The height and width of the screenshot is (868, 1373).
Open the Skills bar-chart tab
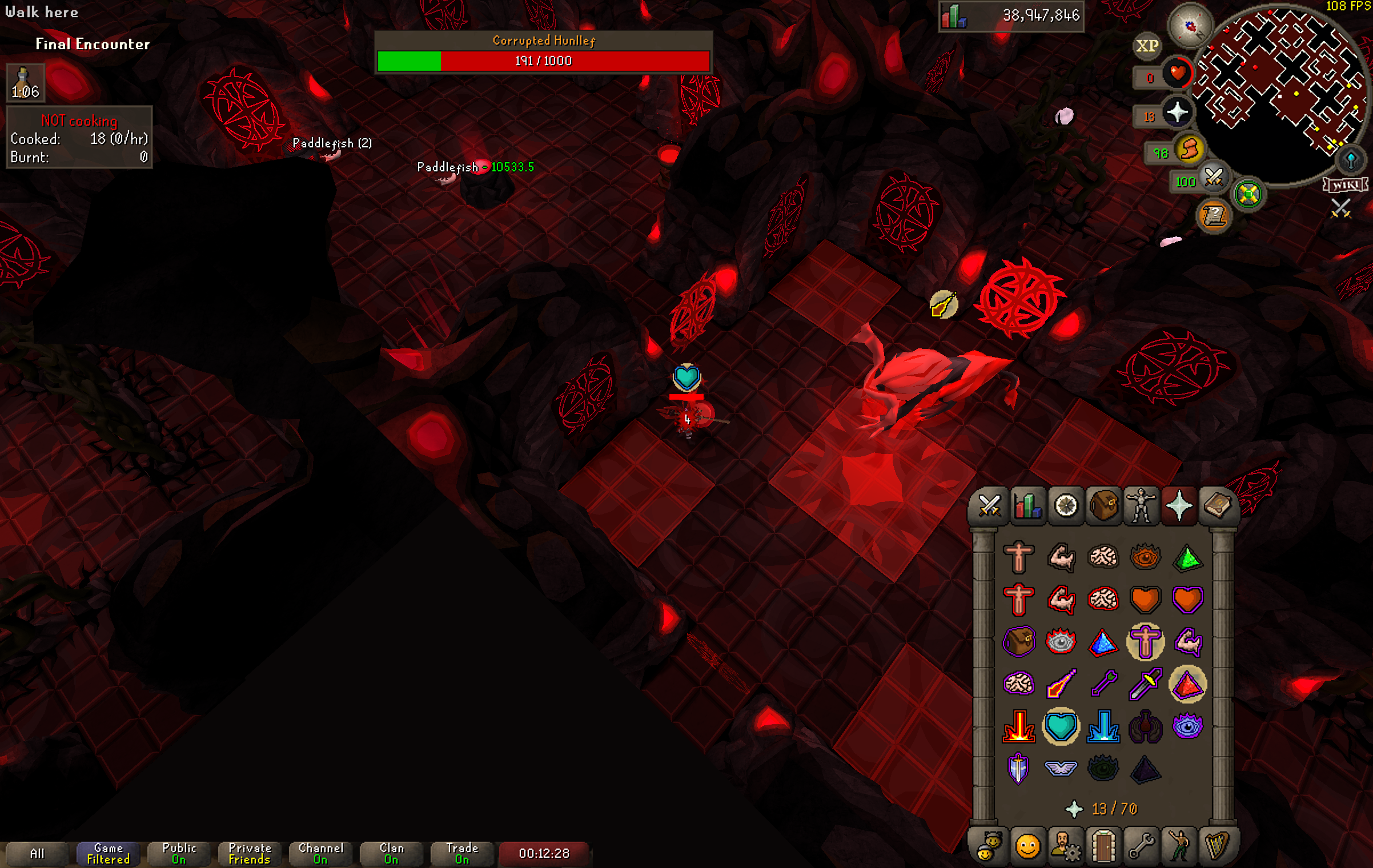coord(1027,506)
